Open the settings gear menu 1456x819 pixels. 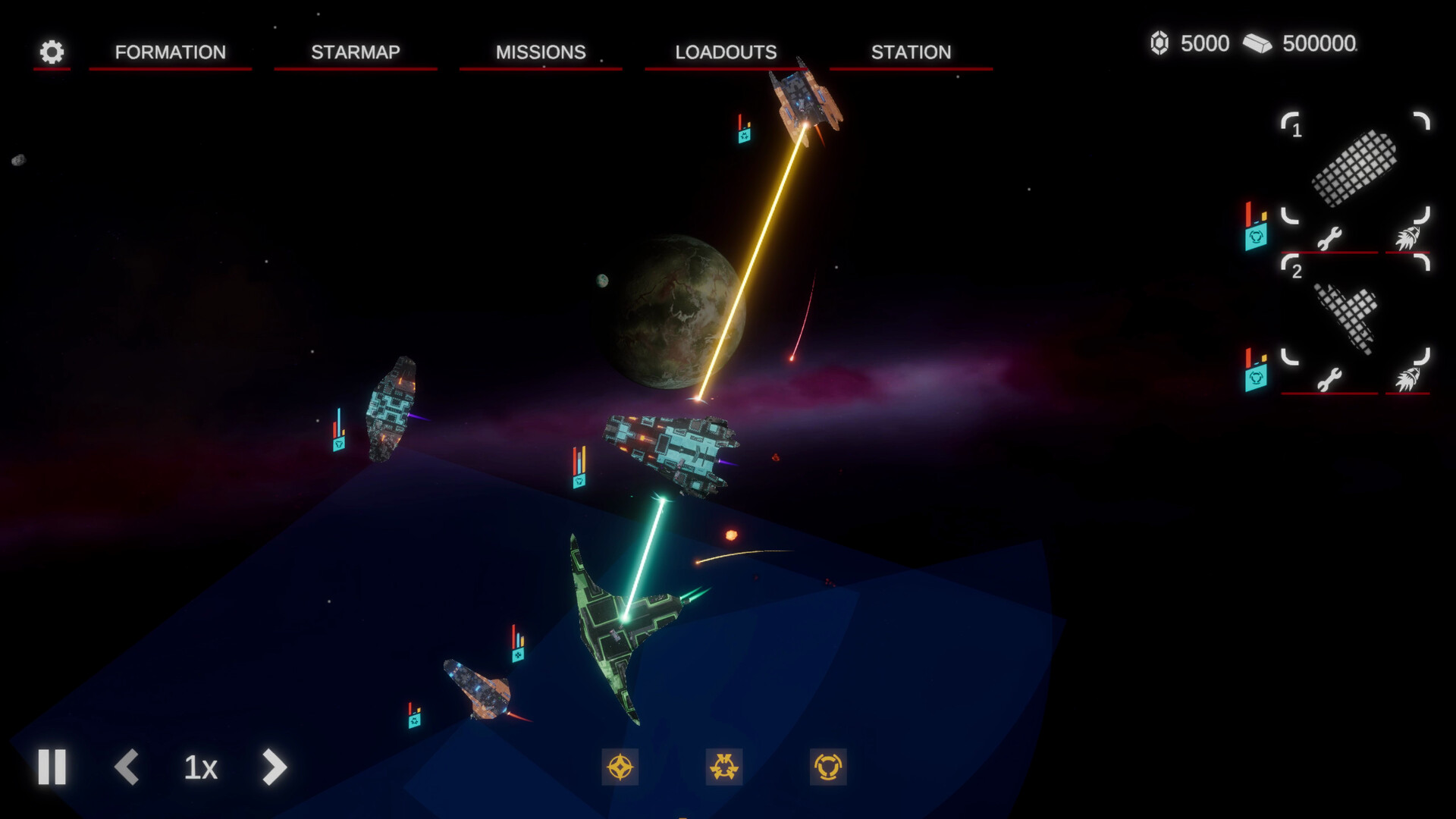pos(50,52)
